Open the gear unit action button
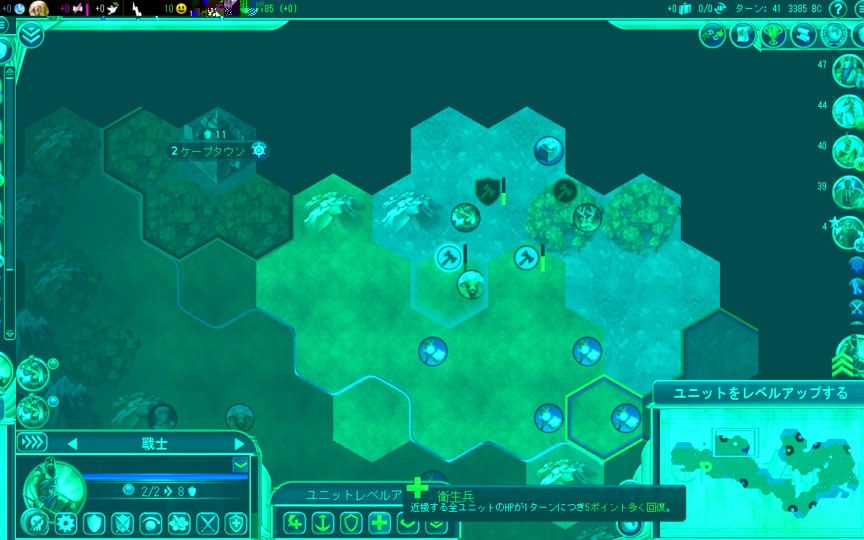 (x=66, y=522)
